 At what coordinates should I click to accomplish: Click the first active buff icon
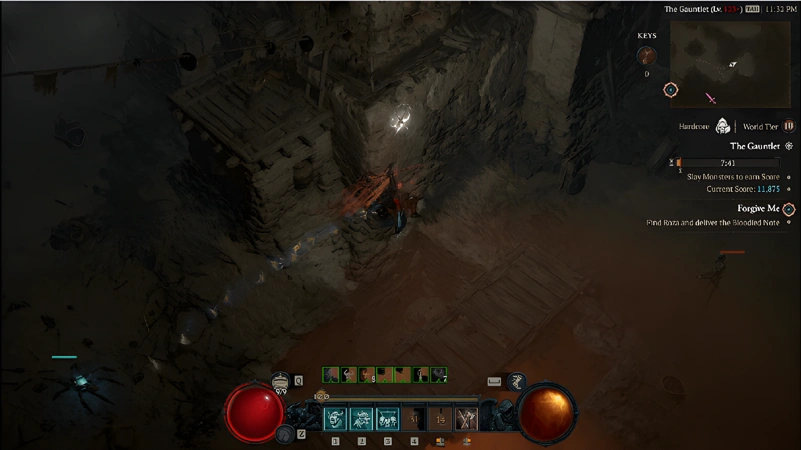pyautogui.click(x=330, y=375)
